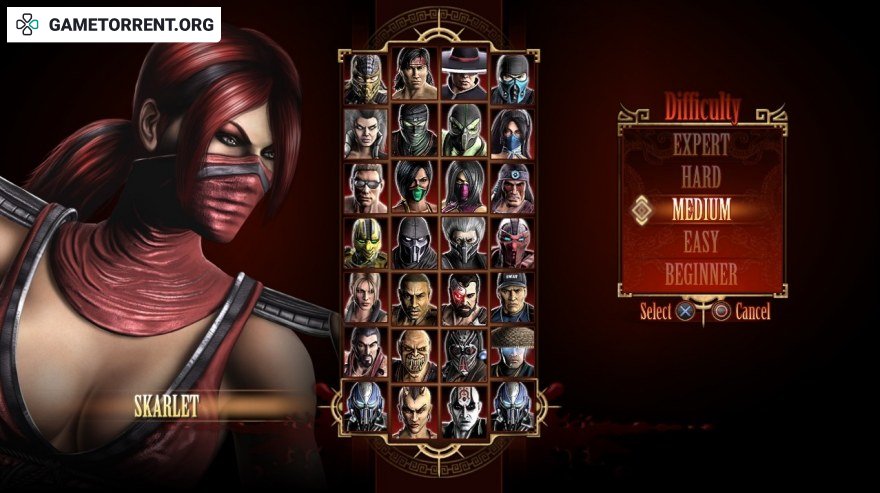Select Sub-Zero's blue masked portrait
Image resolution: width=880 pixels, height=493 pixels.
(512, 78)
